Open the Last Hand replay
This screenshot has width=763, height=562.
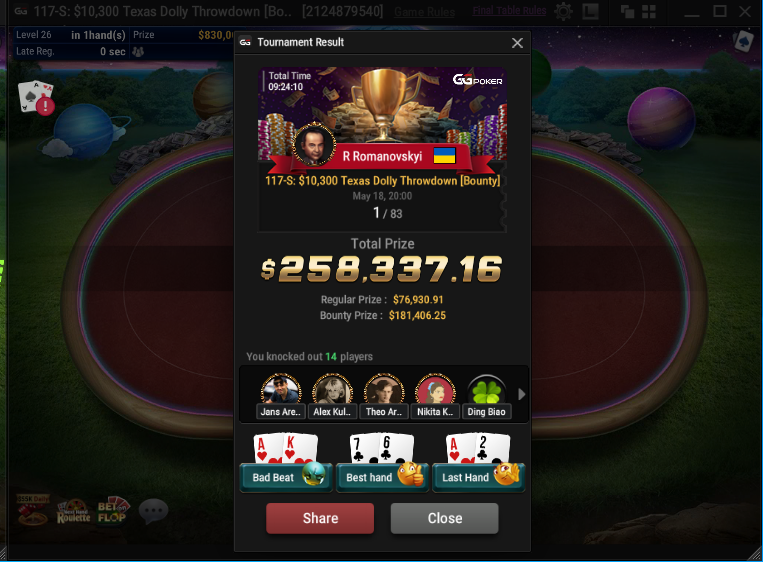click(x=478, y=476)
